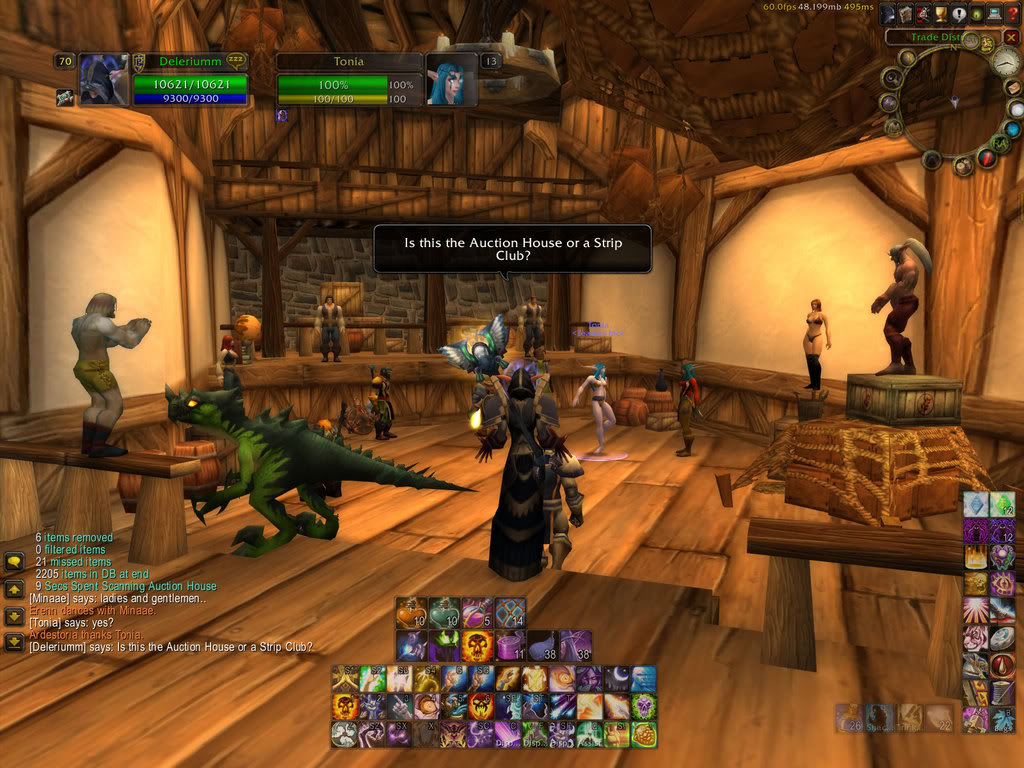Image resolution: width=1024 pixels, height=768 pixels.
Task: Use the orange potion with 10 charges
Action: pos(411,613)
